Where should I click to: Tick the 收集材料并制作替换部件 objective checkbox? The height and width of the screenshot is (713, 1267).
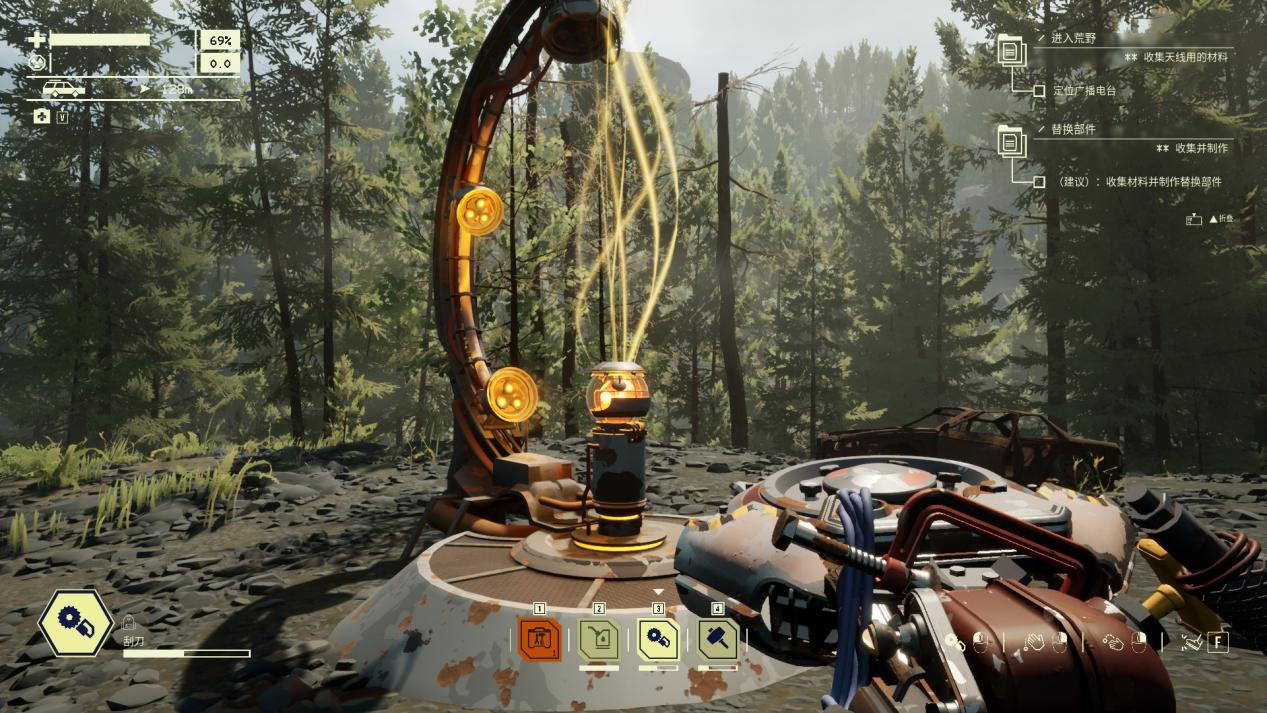pos(1039,182)
